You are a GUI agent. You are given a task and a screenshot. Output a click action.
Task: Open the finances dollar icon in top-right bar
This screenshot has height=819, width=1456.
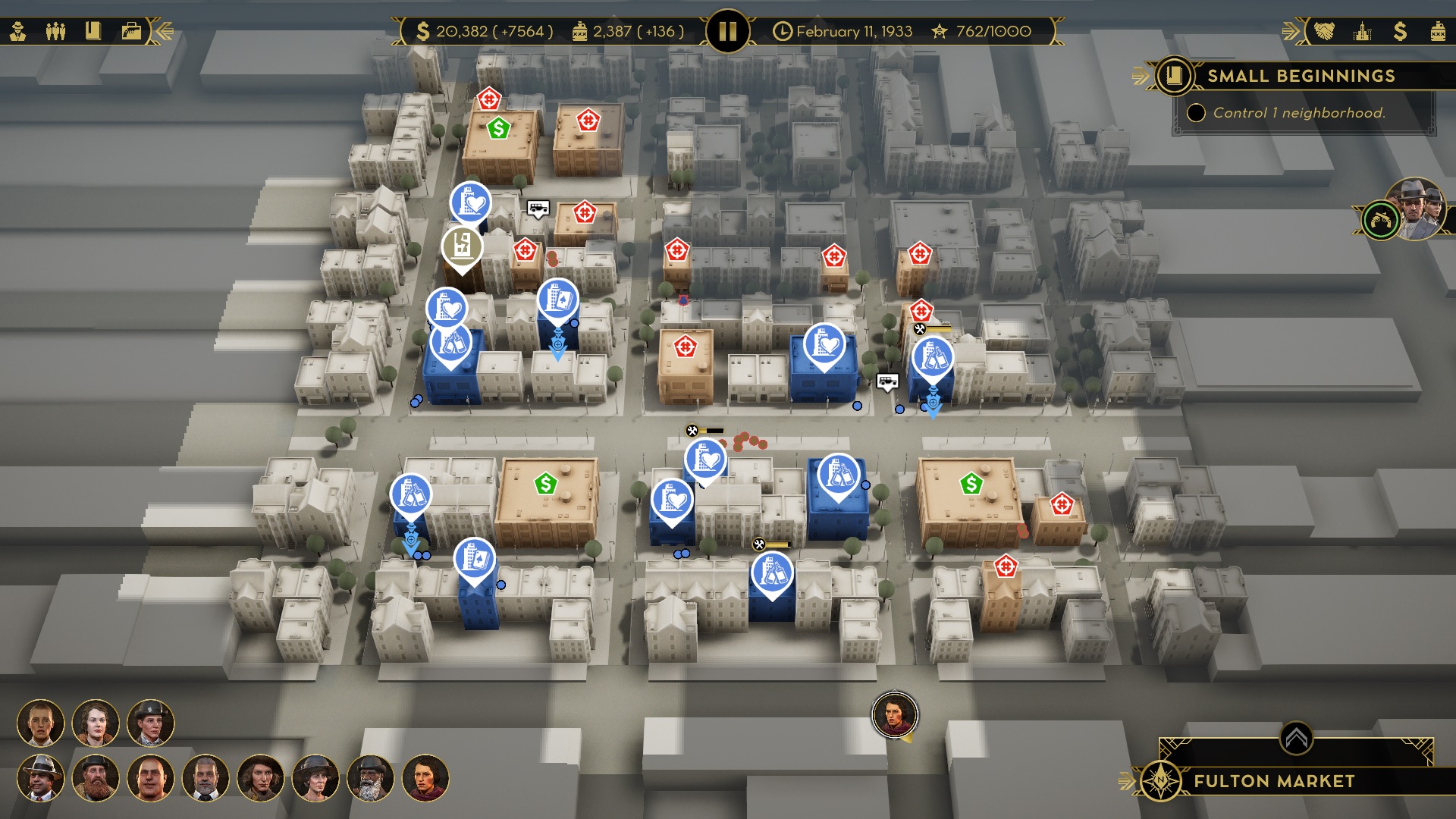click(x=1400, y=31)
